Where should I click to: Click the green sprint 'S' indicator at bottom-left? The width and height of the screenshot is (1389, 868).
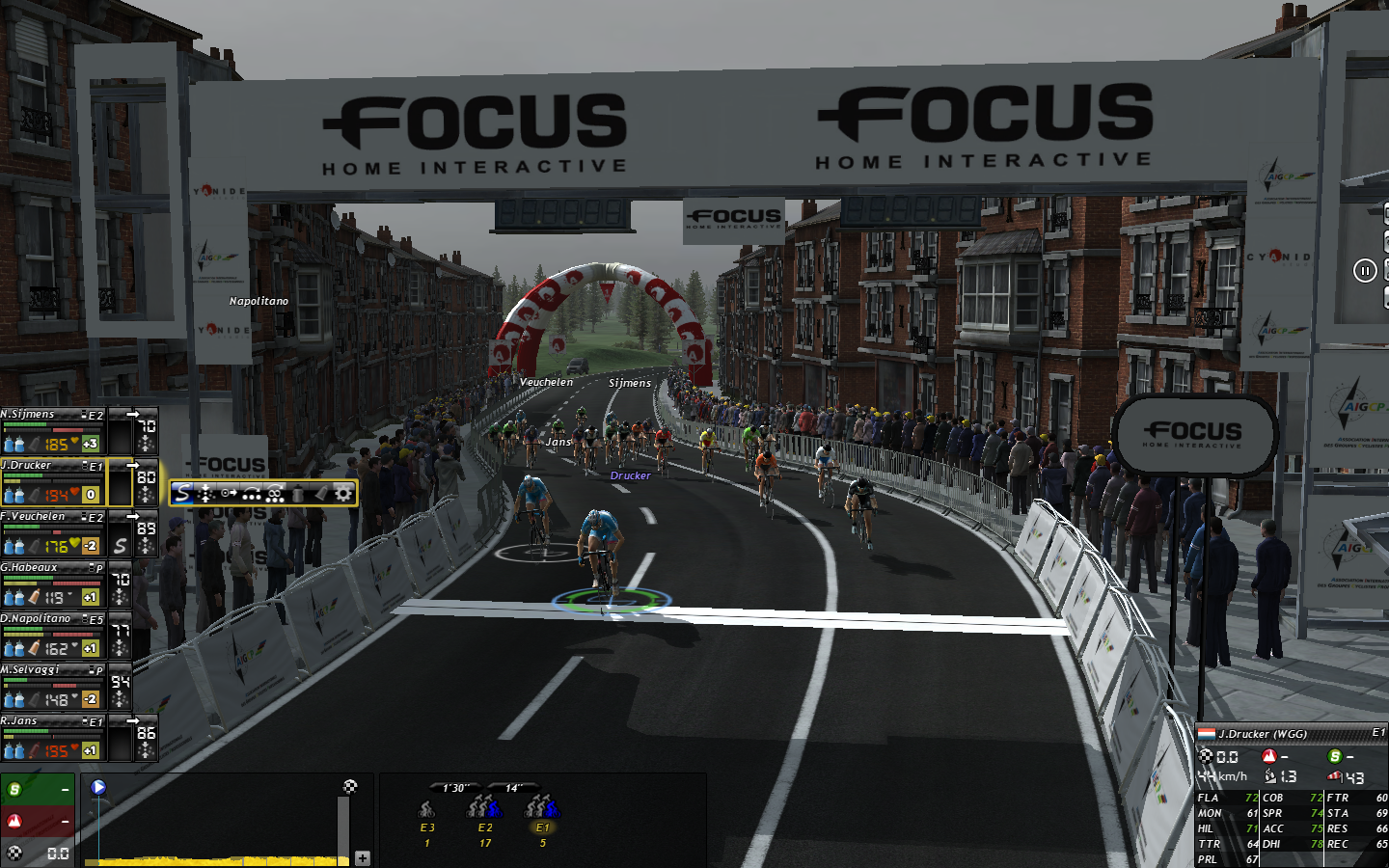[15, 790]
